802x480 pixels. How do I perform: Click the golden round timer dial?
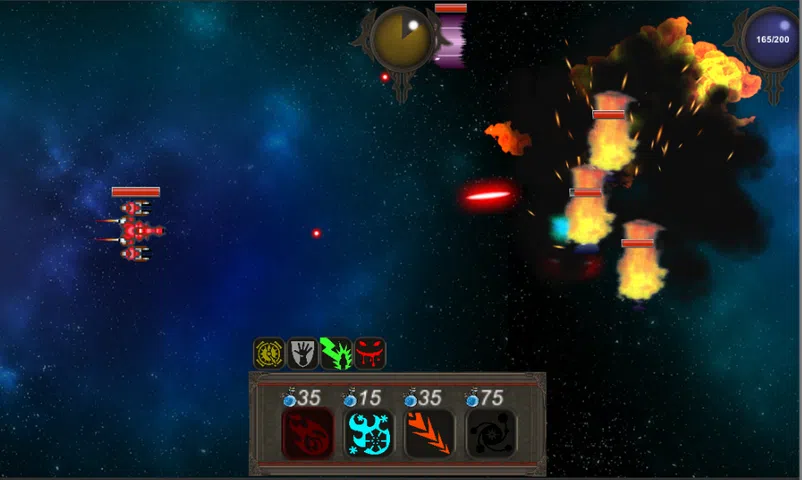pos(401,40)
